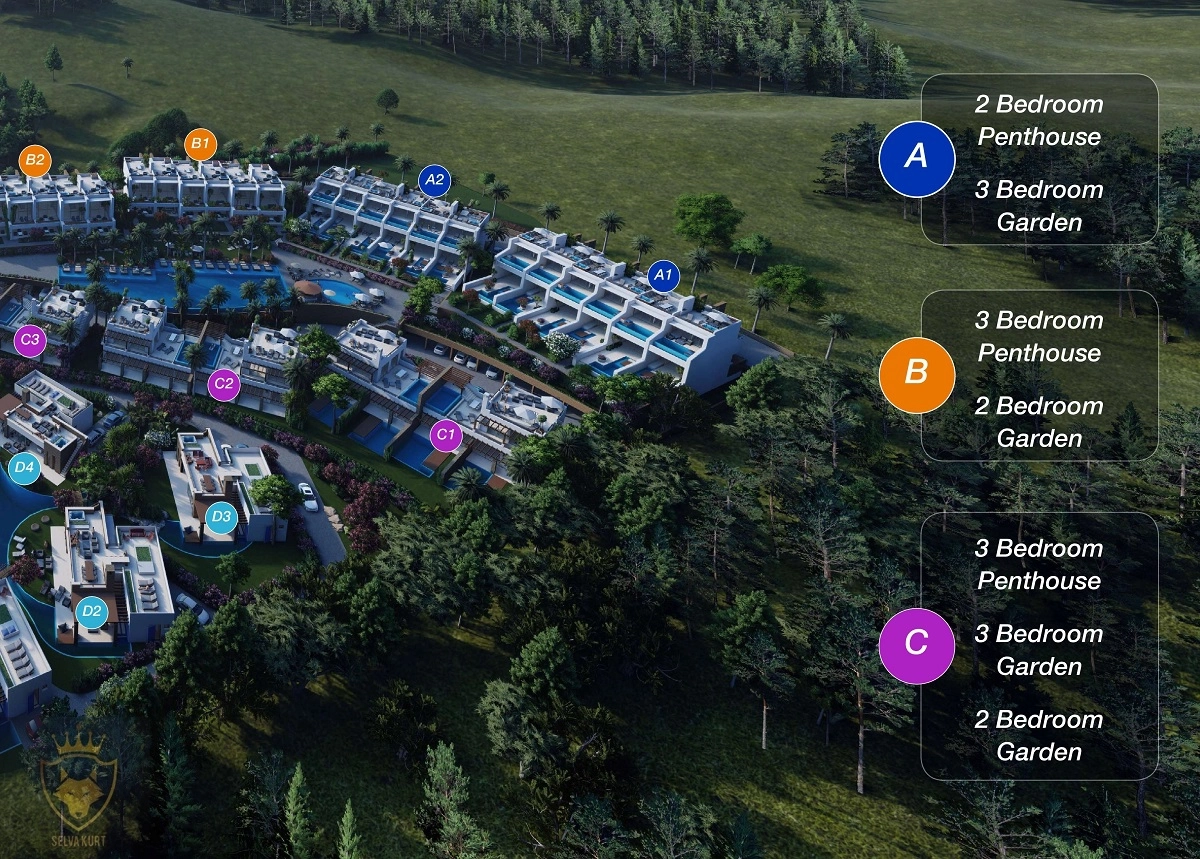Click the large orange B legend circle

pos(917,373)
